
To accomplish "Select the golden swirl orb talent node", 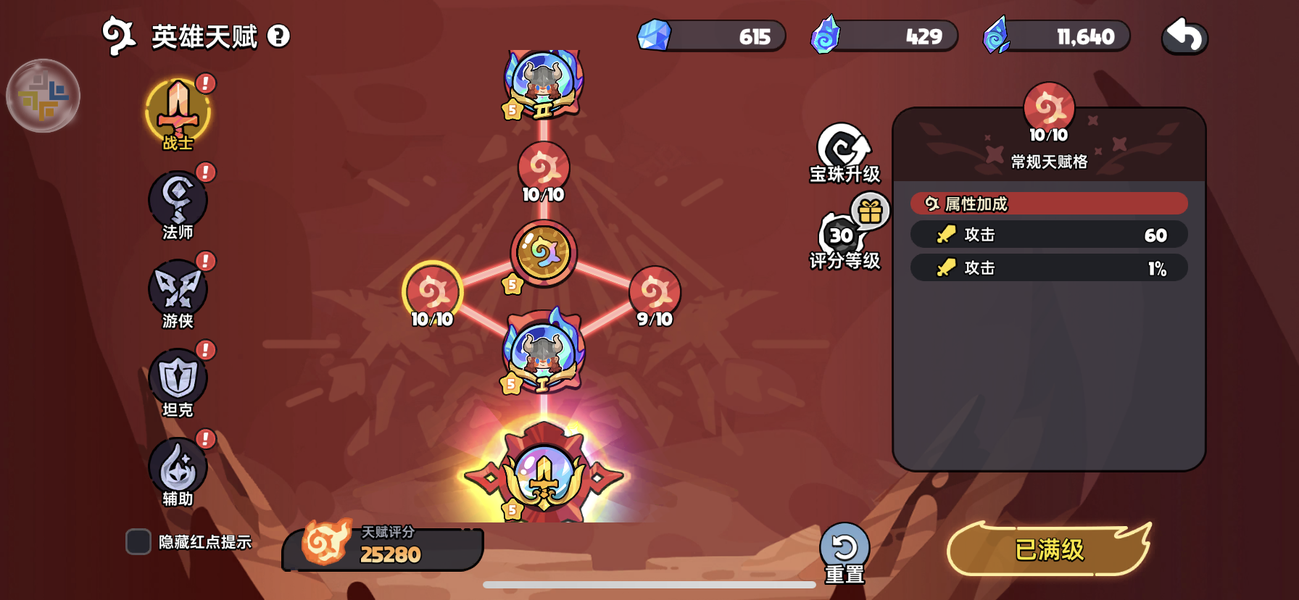I will [x=543, y=252].
